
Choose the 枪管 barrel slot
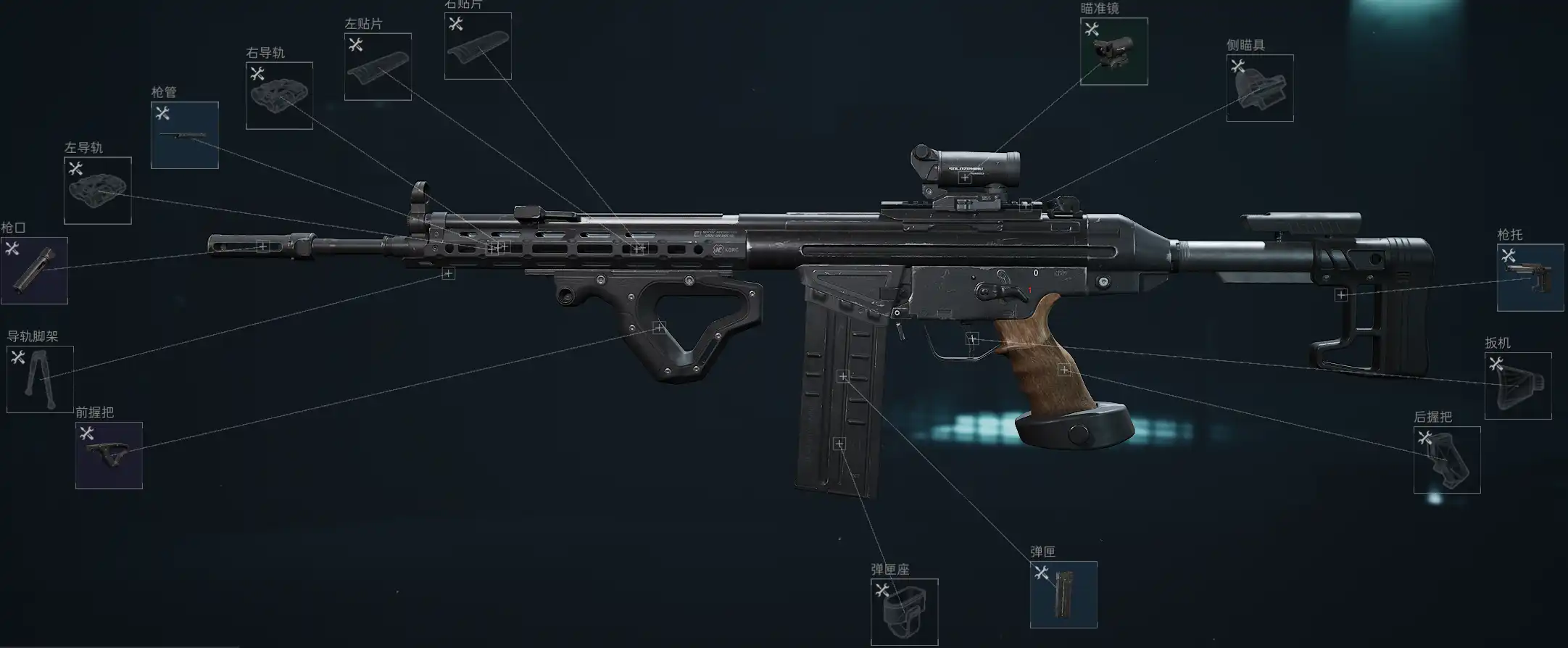coord(185,136)
